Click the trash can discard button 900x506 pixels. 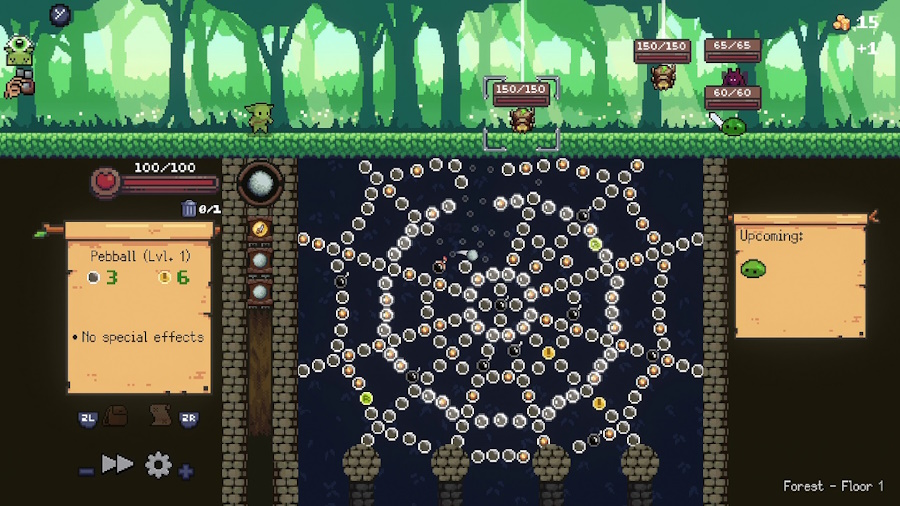[x=189, y=209]
